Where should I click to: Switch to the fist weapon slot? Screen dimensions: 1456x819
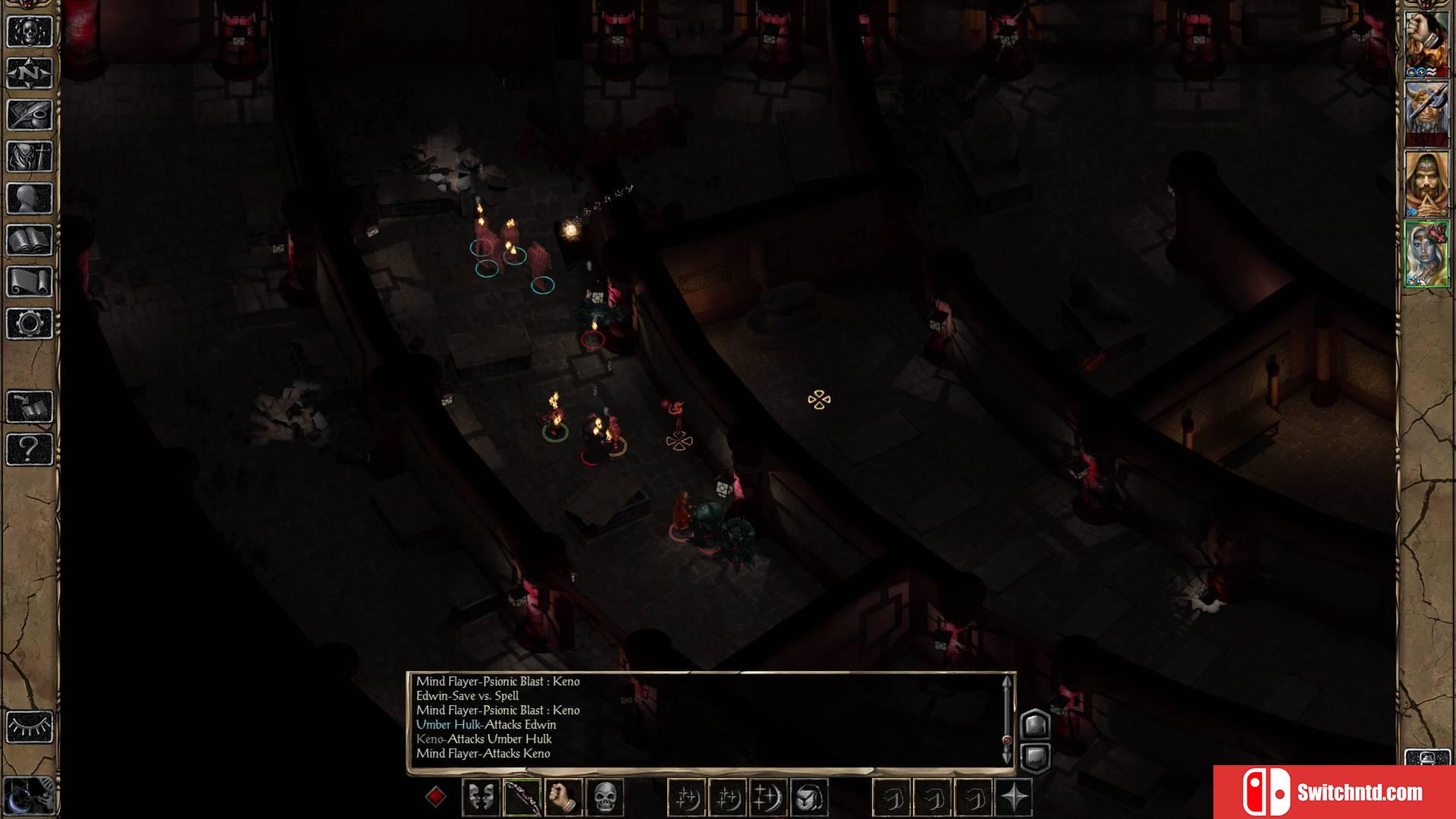click(563, 797)
